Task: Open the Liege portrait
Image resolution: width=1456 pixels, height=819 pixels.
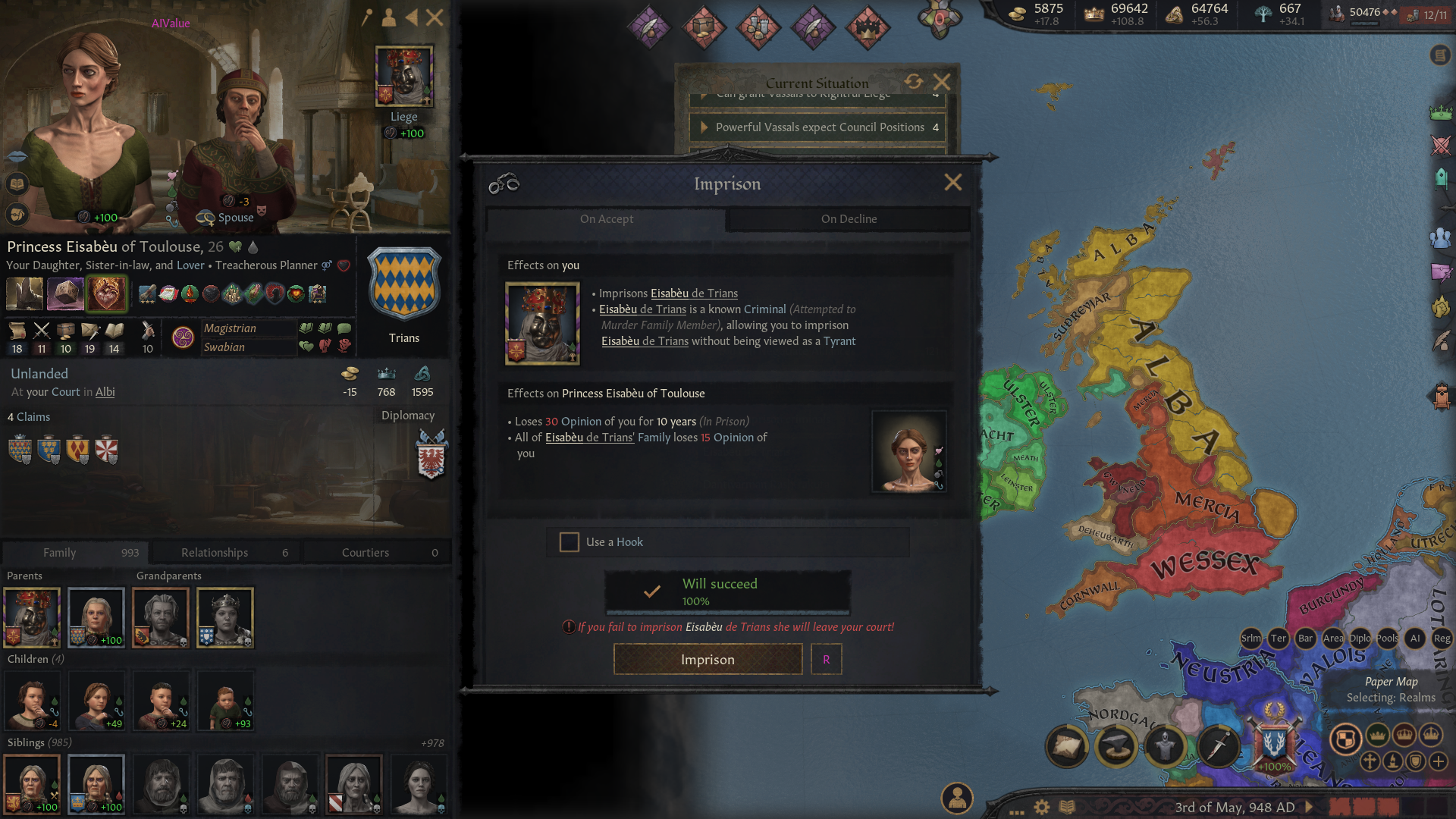Action: (x=404, y=76)
